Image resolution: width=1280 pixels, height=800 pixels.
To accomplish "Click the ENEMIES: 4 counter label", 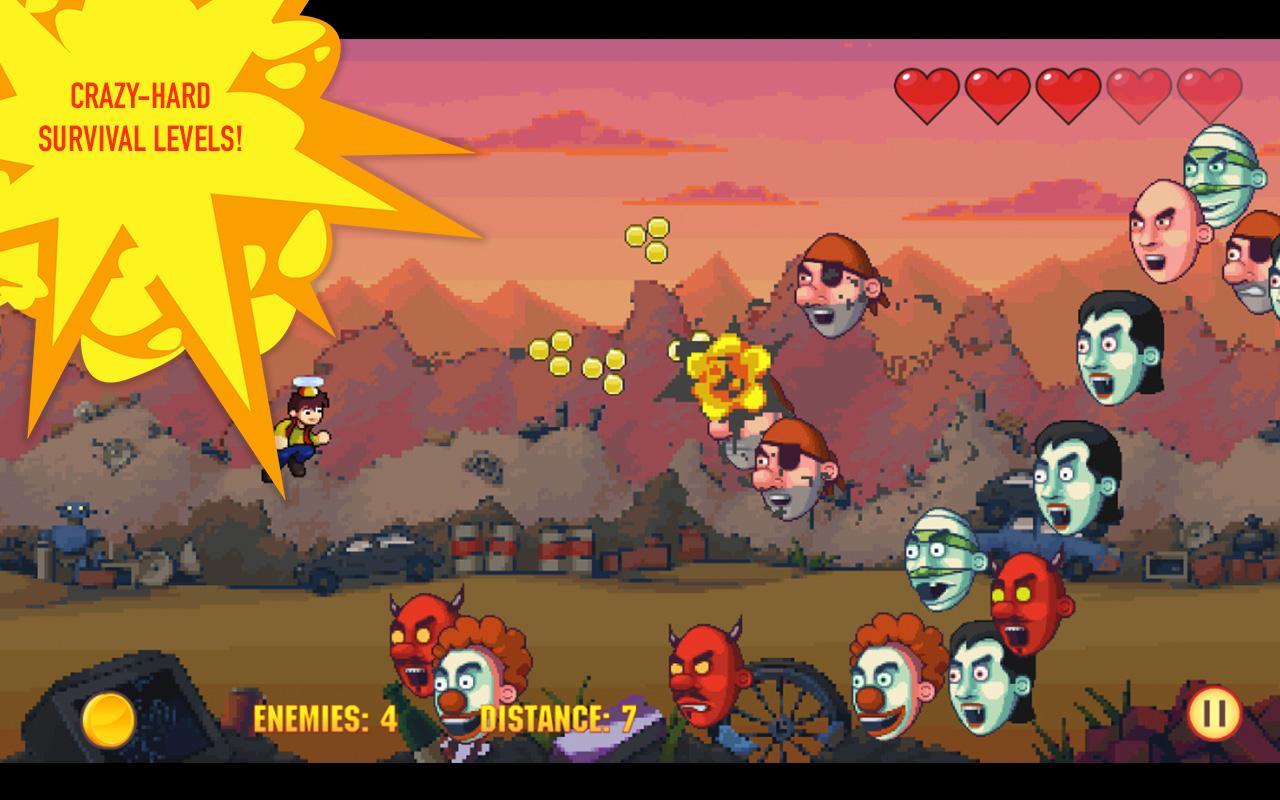I will click(x=325, y=717).
